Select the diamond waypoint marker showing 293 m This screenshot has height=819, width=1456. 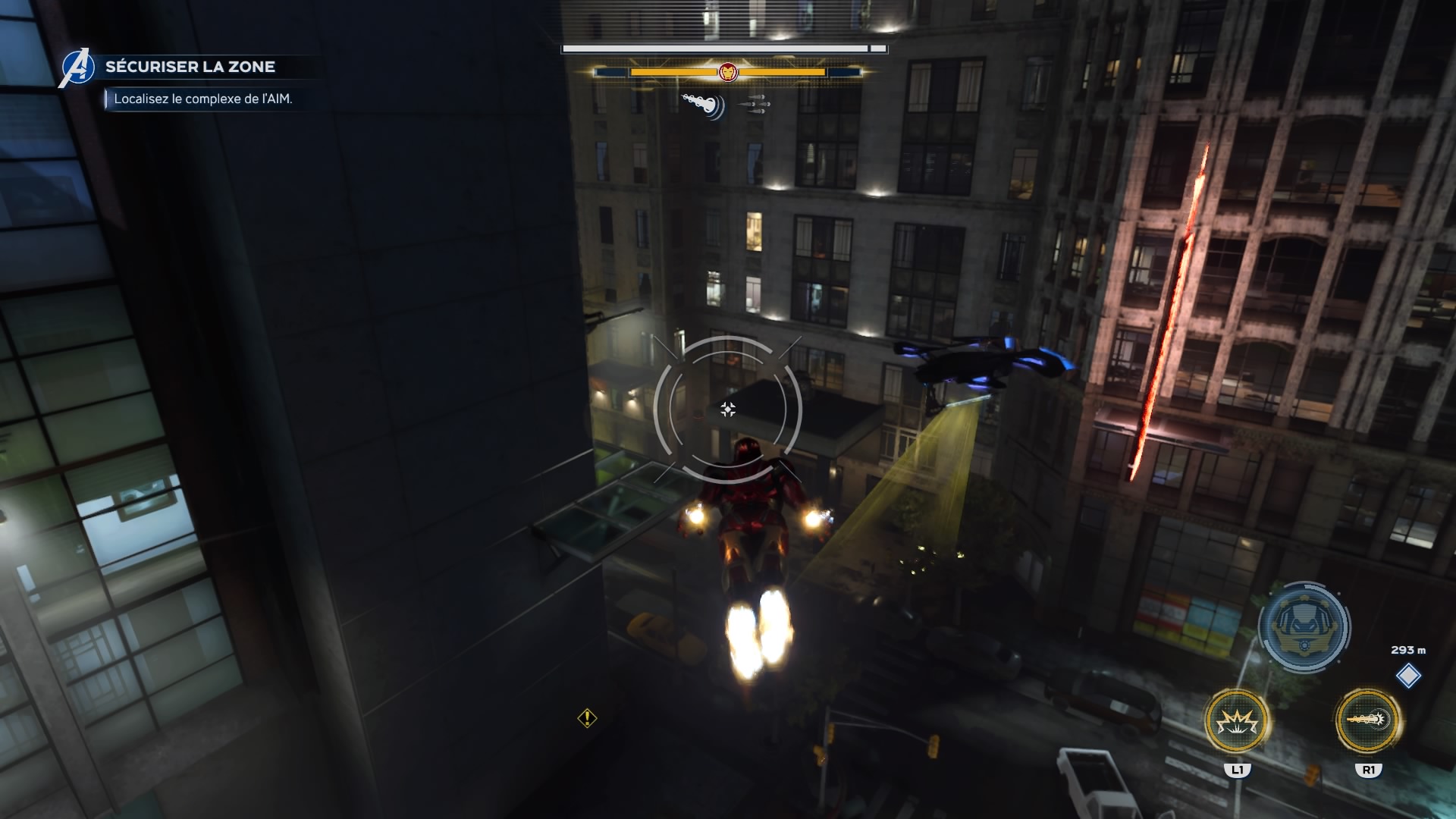[x=1408, y=676]
